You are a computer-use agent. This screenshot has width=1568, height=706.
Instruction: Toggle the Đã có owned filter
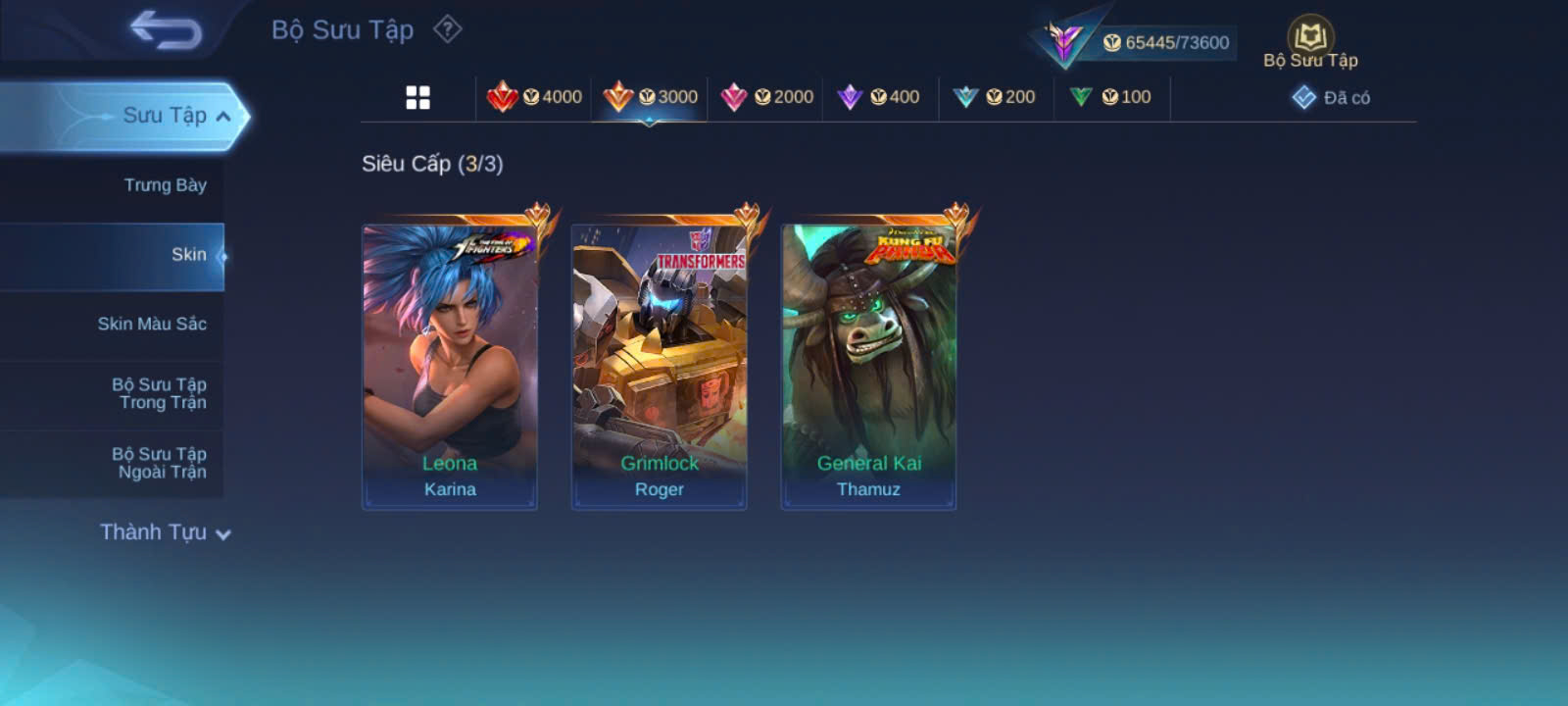click(x=1332, y=97)
